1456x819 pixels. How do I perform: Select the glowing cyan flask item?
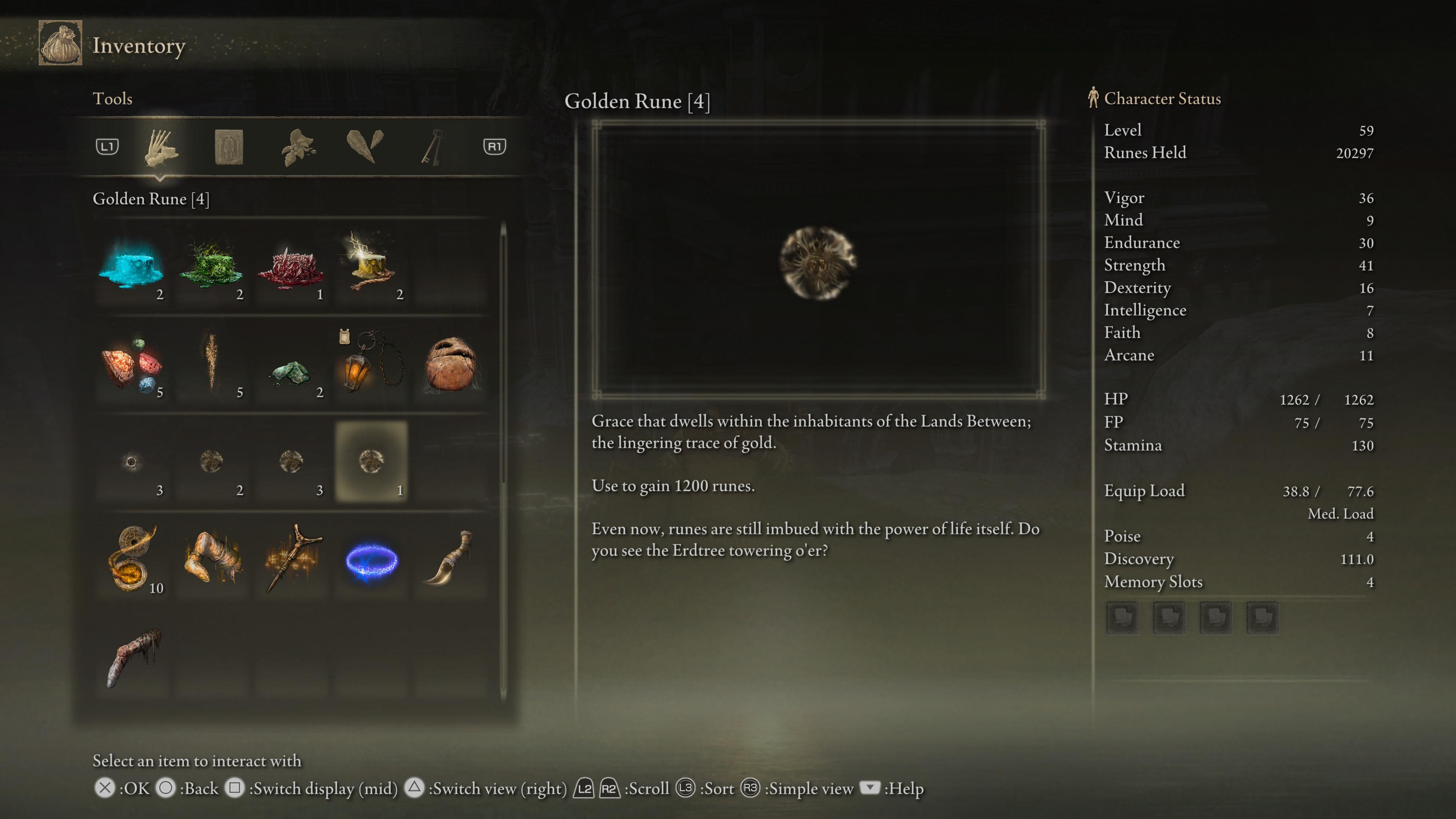pyautogui.click(x=132, y=266)
